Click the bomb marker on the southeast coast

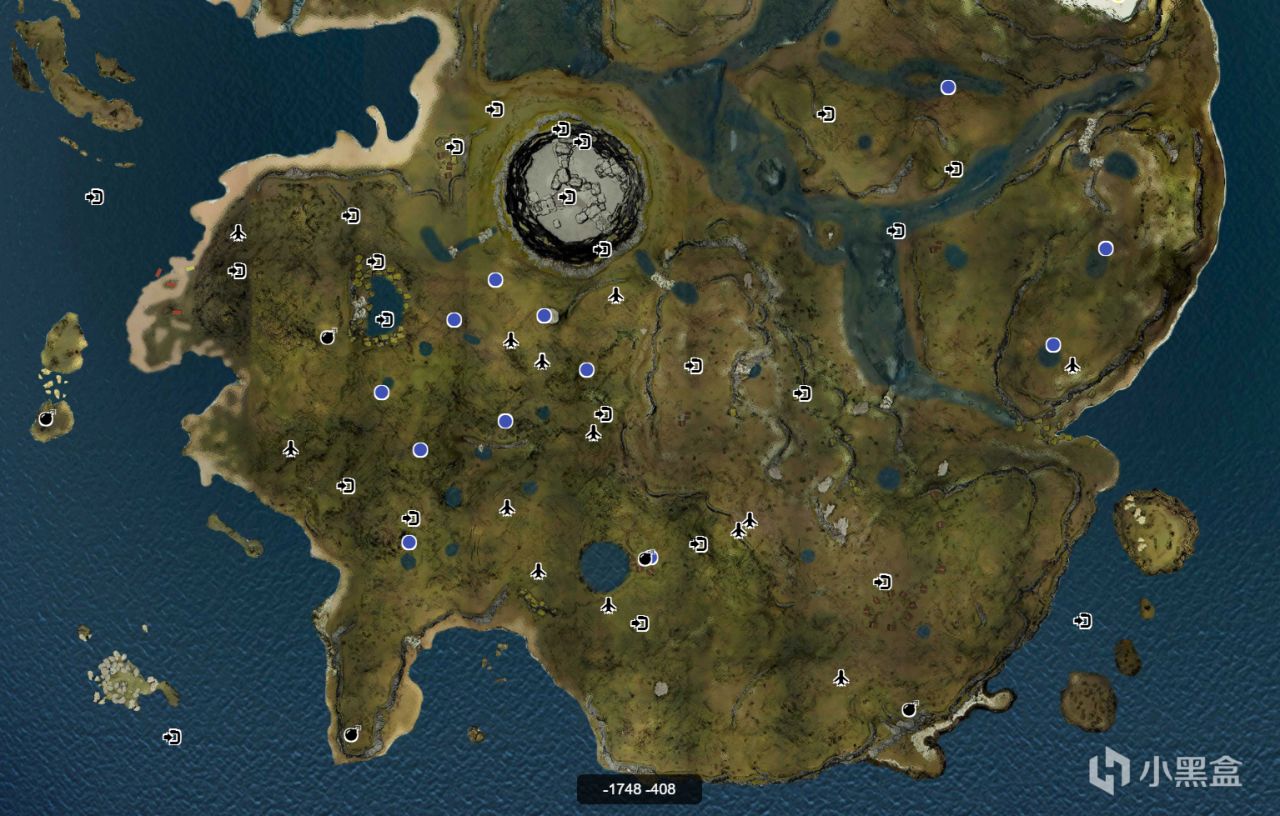(x=909, y=709)
